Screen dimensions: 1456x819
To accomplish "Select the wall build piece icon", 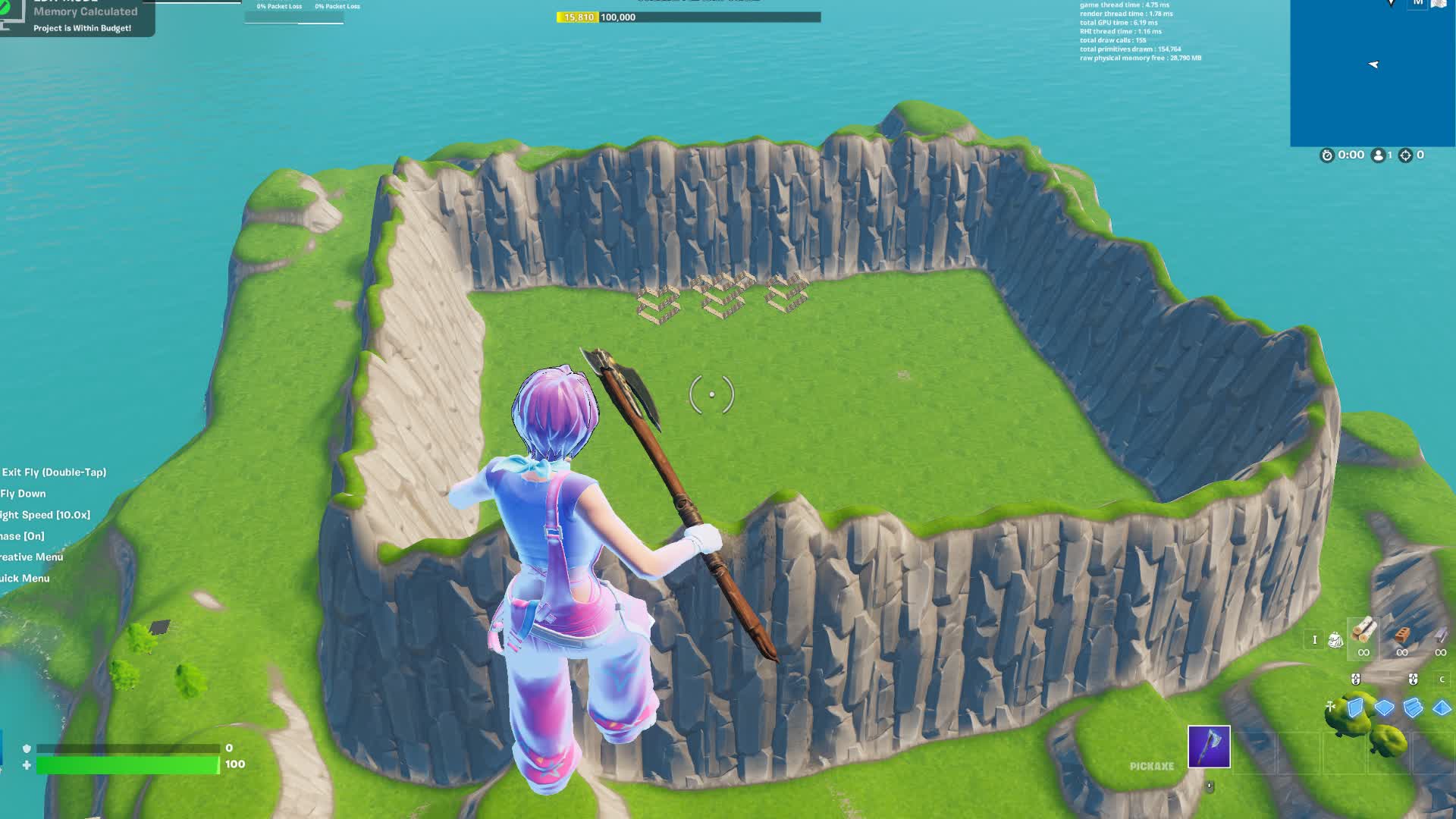I will 1355,708.
